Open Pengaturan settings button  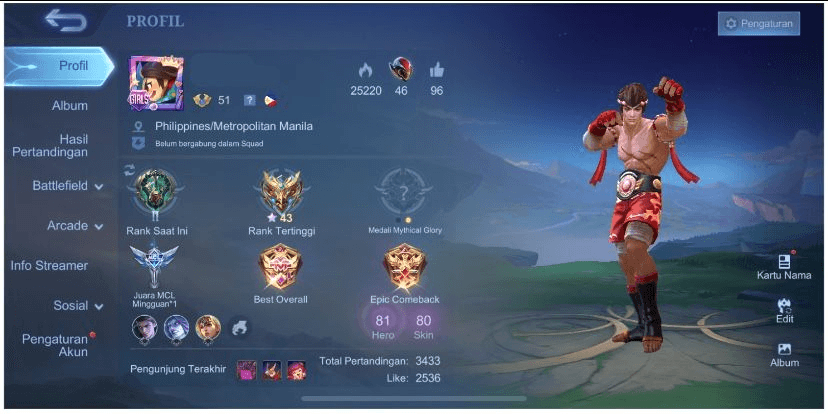coord(758,23)
